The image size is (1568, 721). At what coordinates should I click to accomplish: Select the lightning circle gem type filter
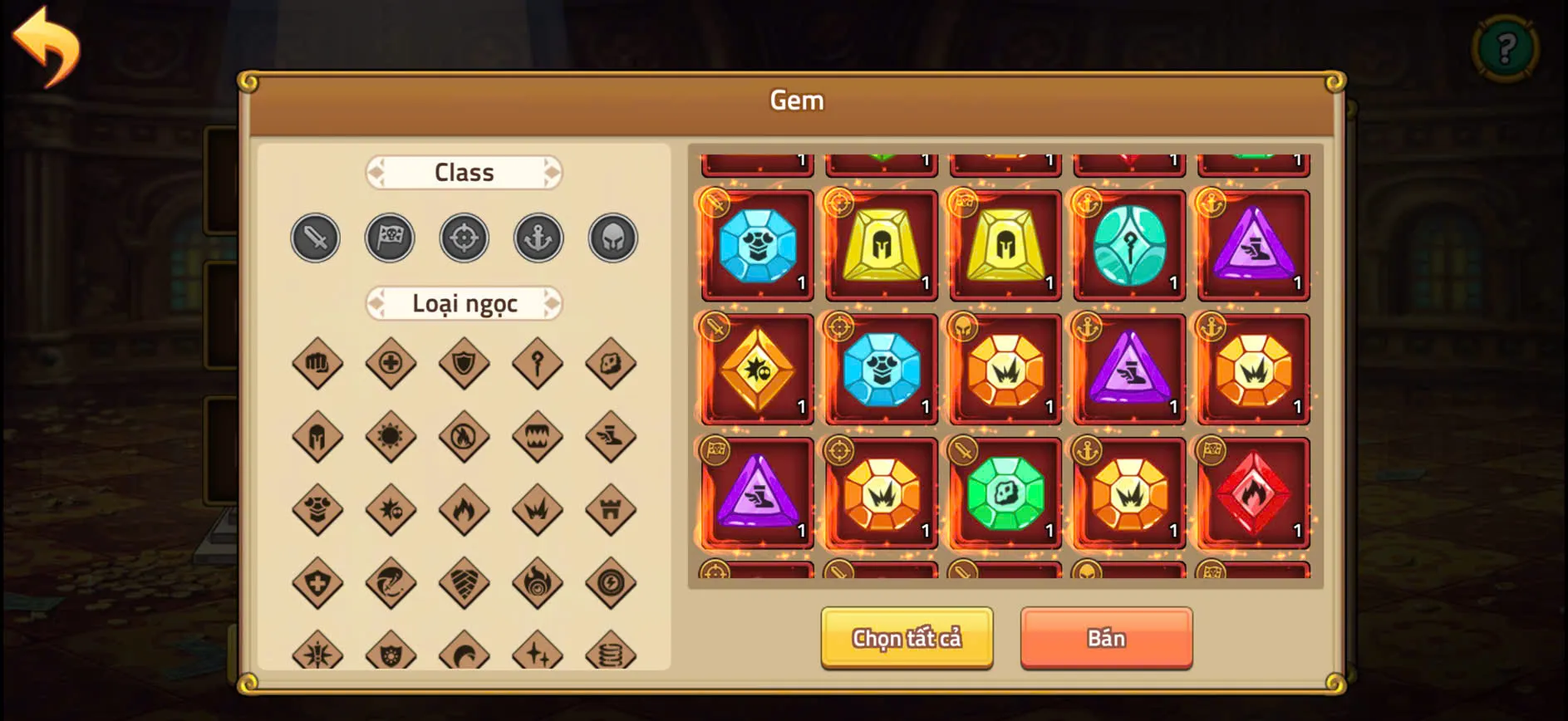tap(612, 582)
